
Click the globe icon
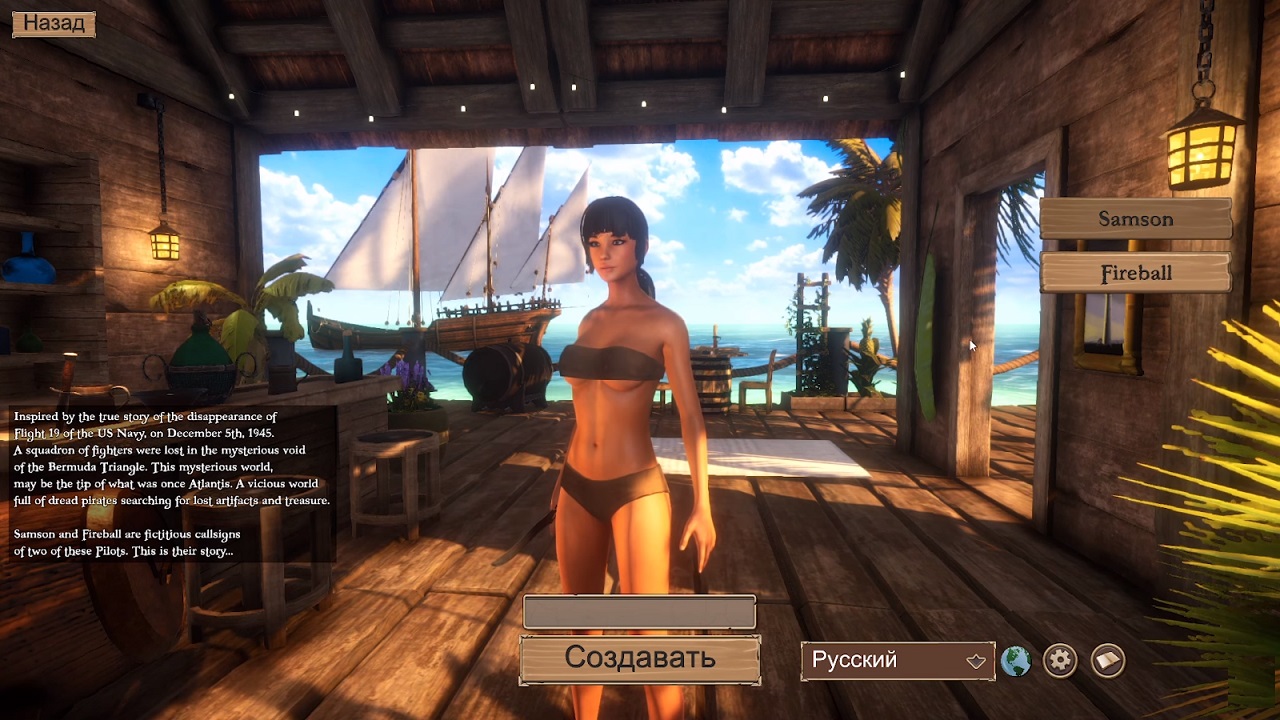pos(1015,660)
